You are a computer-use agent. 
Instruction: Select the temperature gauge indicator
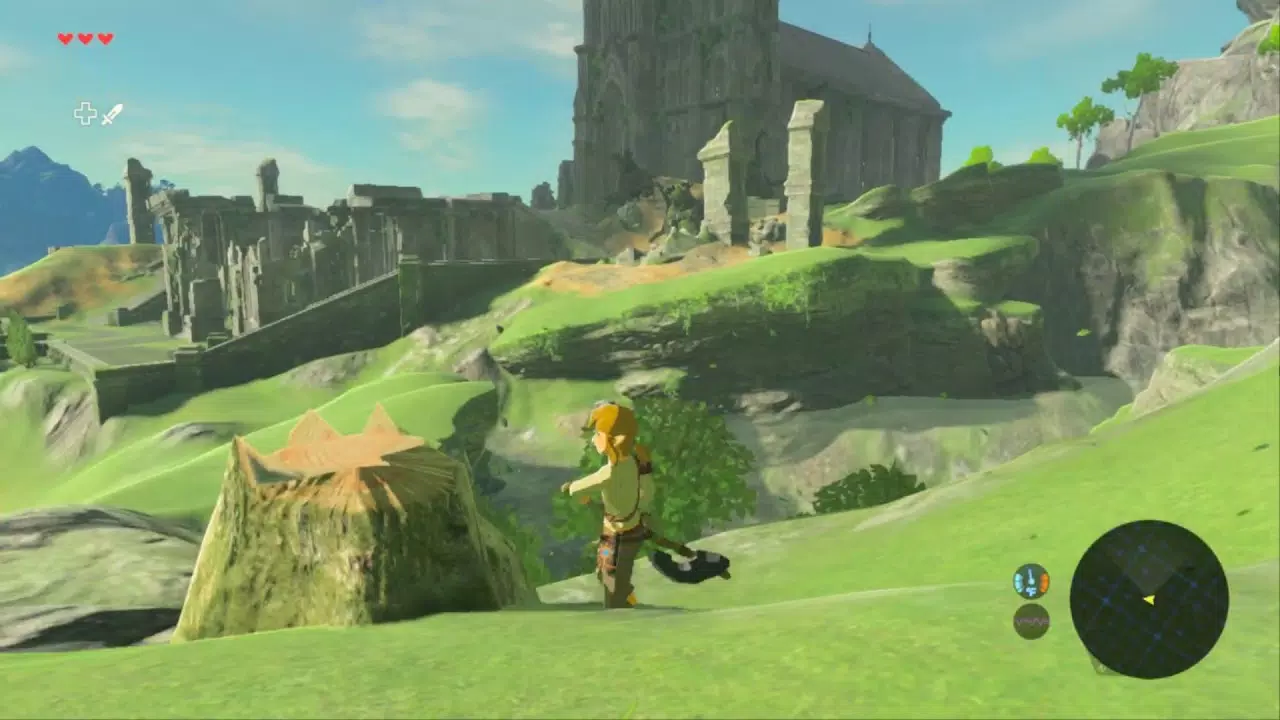pyautogui.click(x=1031, y=580)
